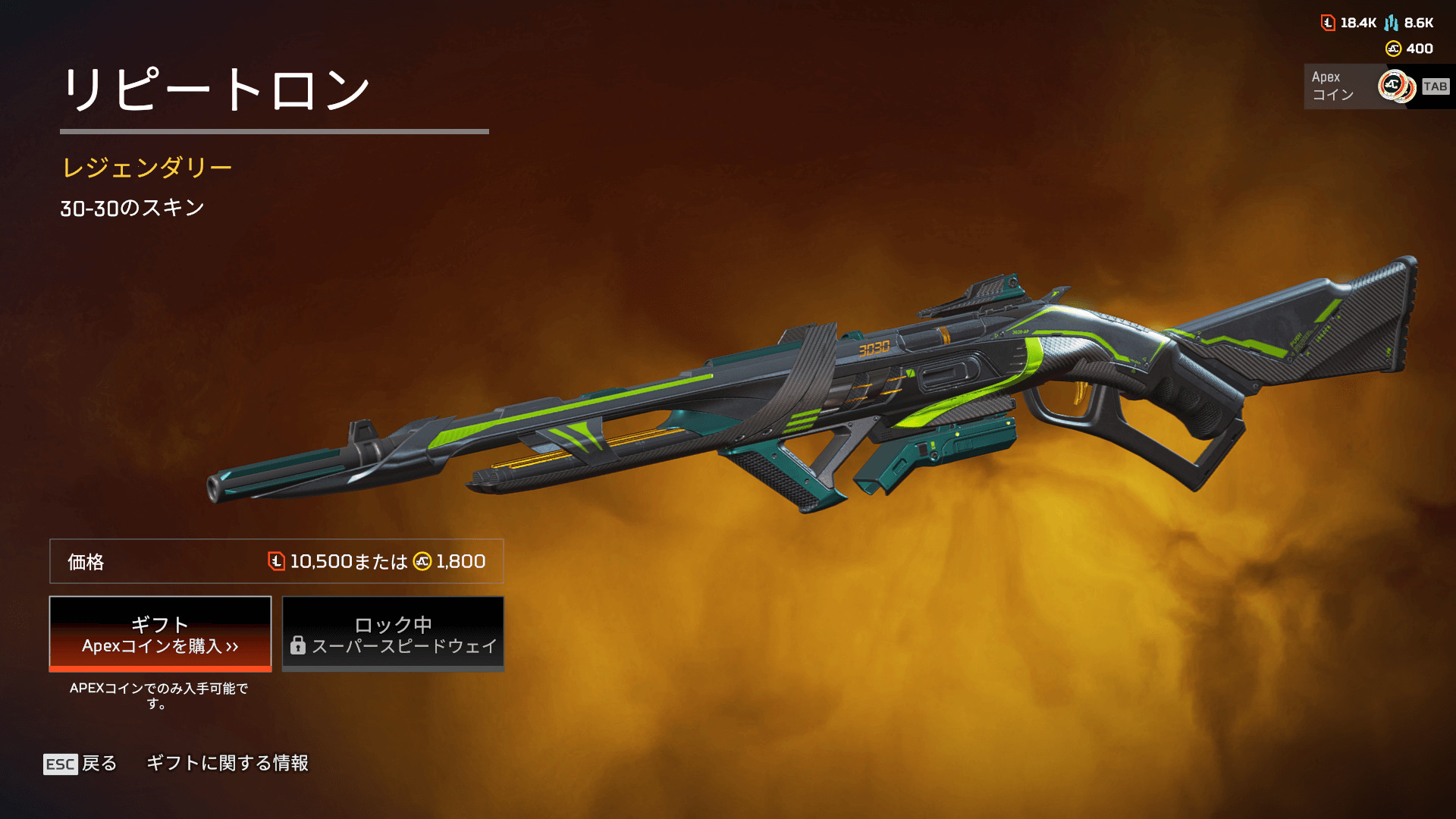Select the locked スーパースピードウェイ button
This screenshot has width=1456, height=819.
pyautogui.click(x=393, y=634)
